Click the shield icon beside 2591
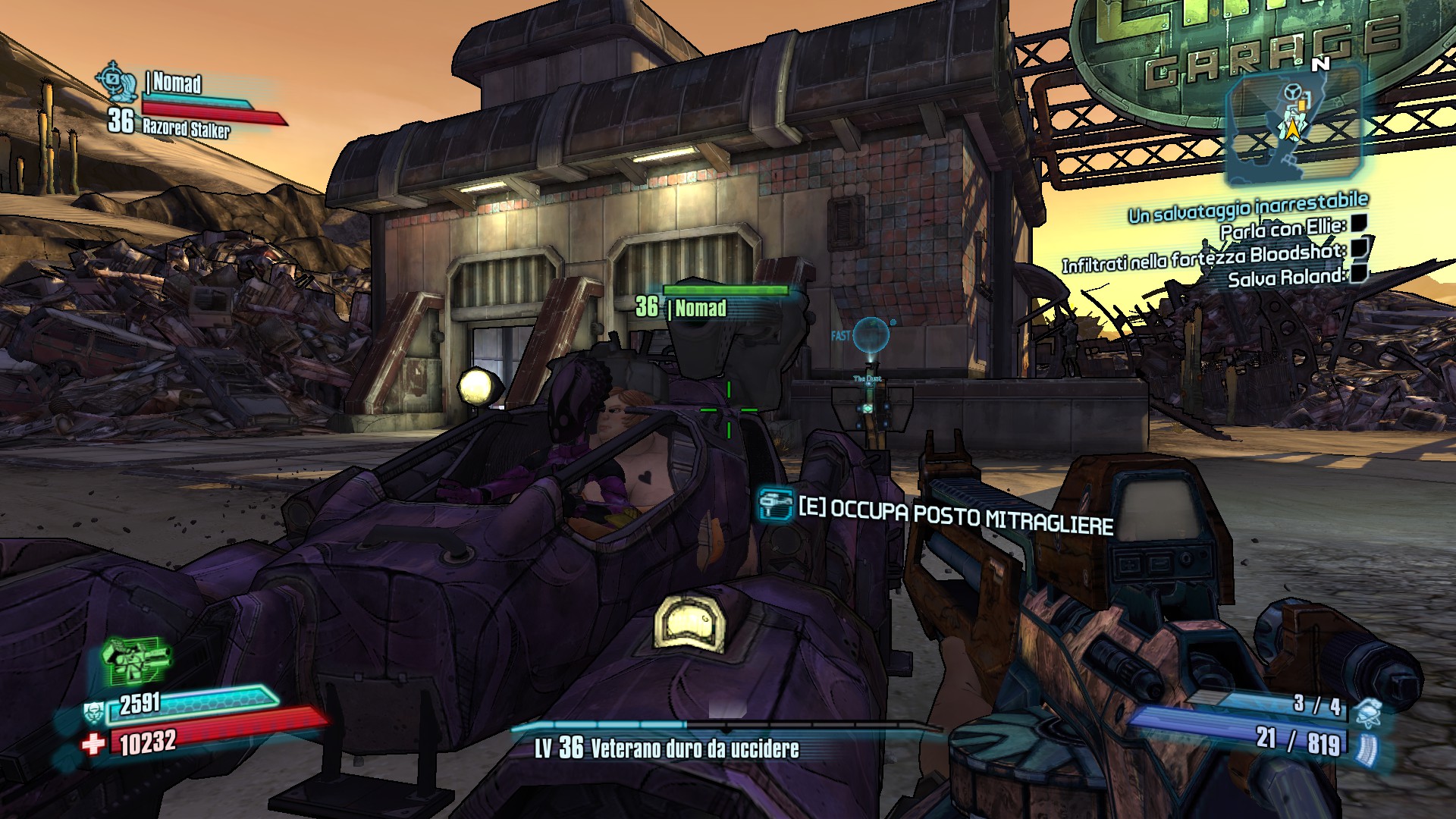Image resolution: width=1456 pixels, height=819 pixels. tap(94, 713)
